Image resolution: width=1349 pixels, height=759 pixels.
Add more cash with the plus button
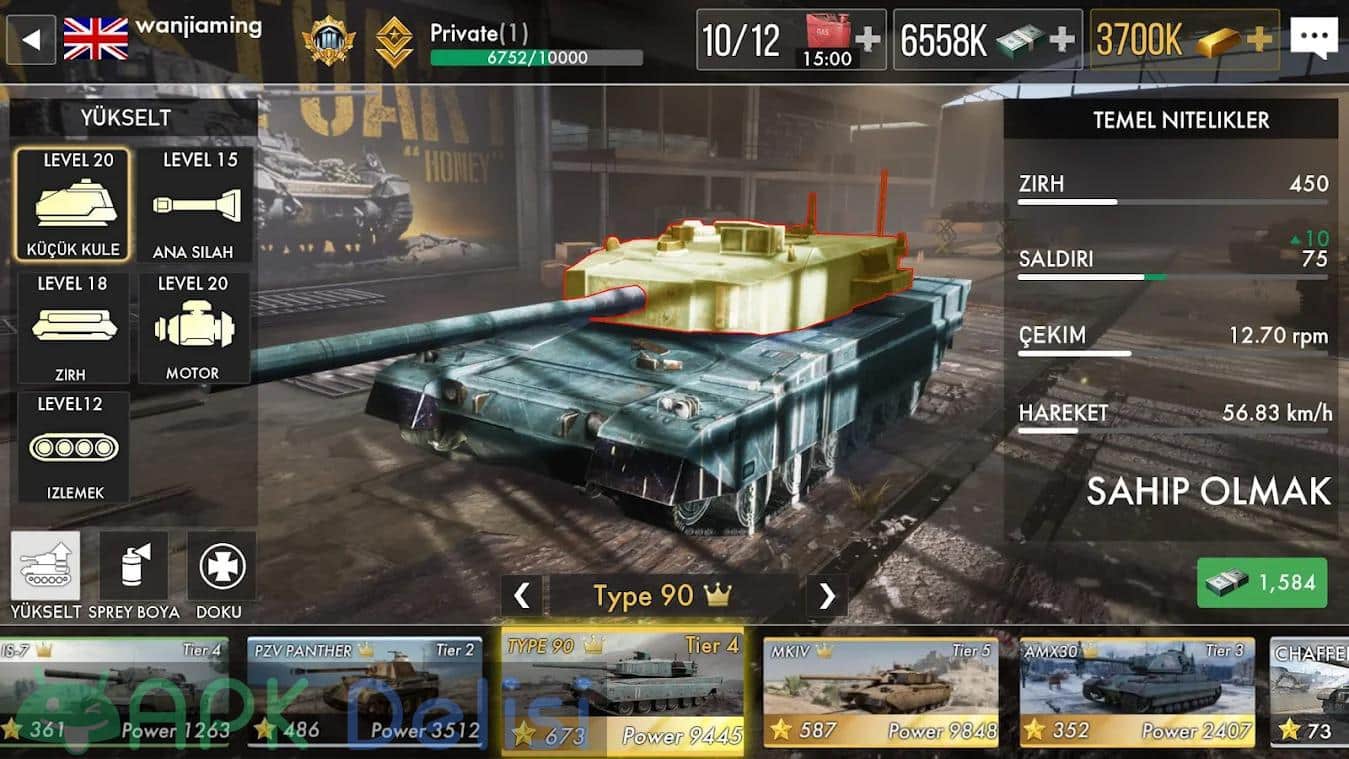1062,40
